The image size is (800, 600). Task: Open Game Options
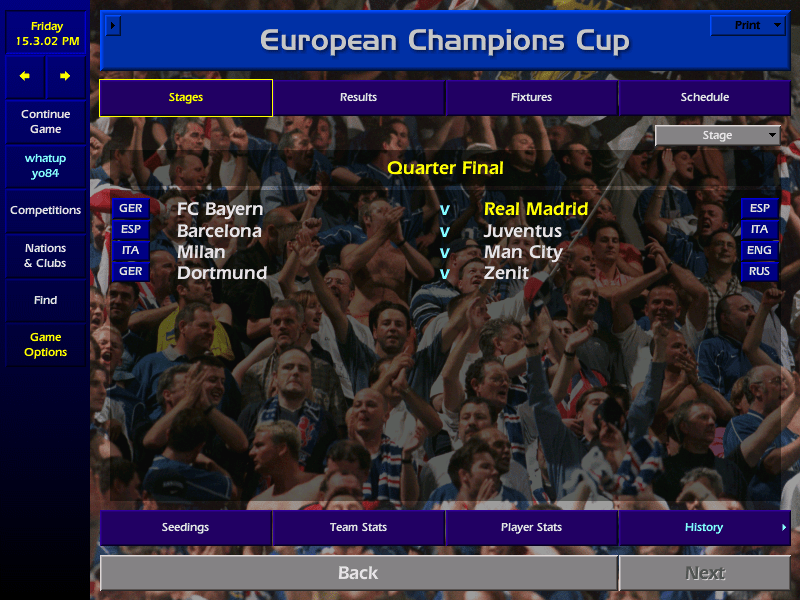click(x=45, y=344)
